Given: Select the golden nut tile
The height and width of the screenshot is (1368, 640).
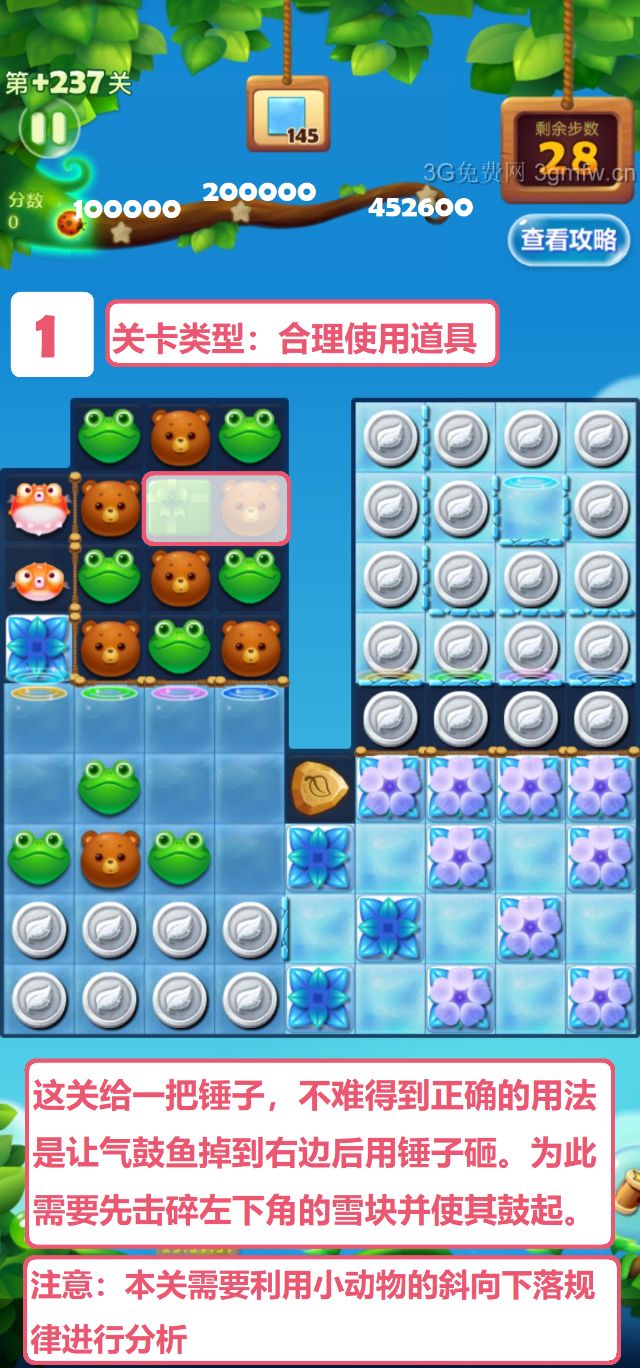Looking at the screenshot, I should coord(320,786).
